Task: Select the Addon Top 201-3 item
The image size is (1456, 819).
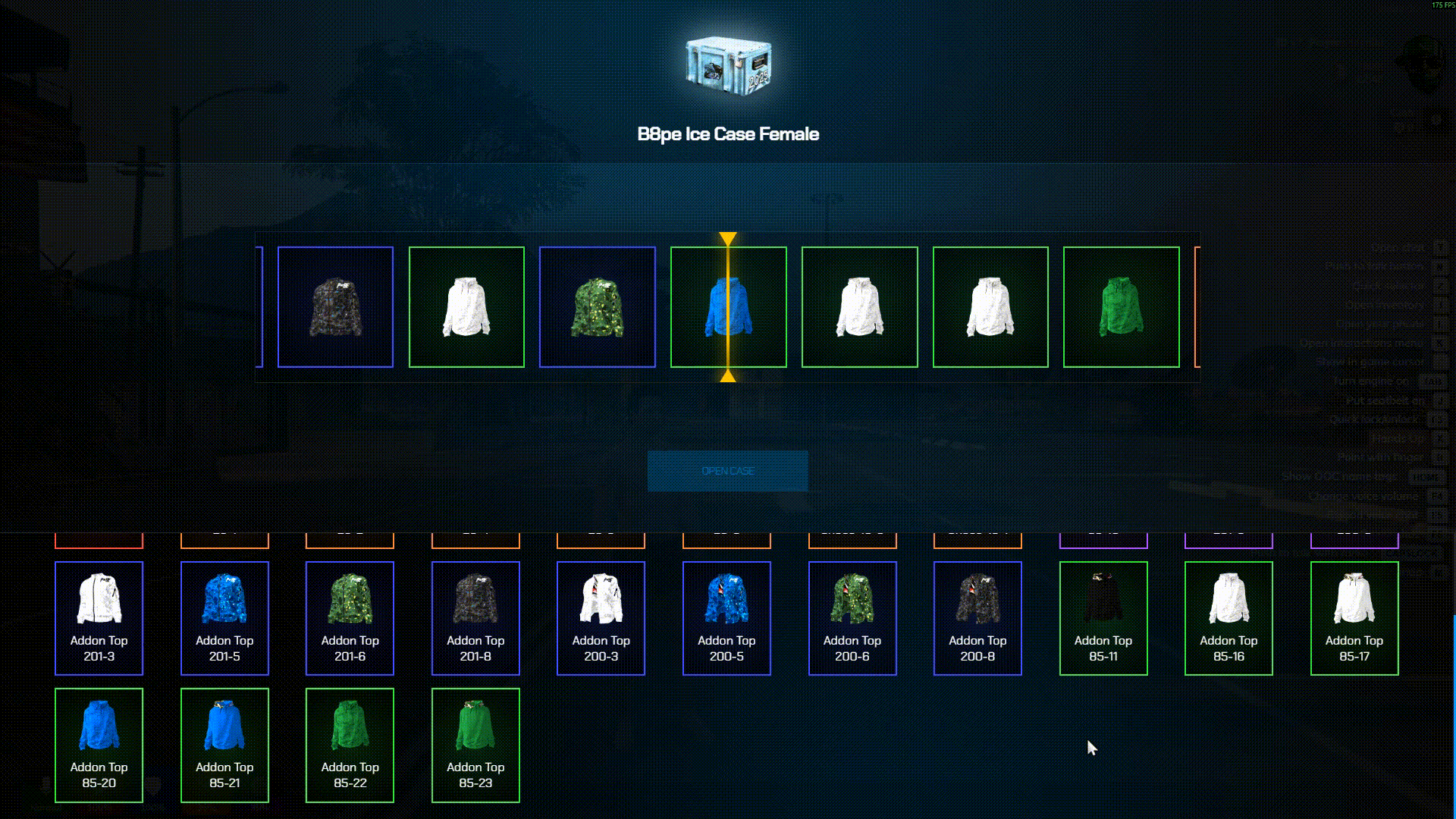Action: (x=99, y=618)
